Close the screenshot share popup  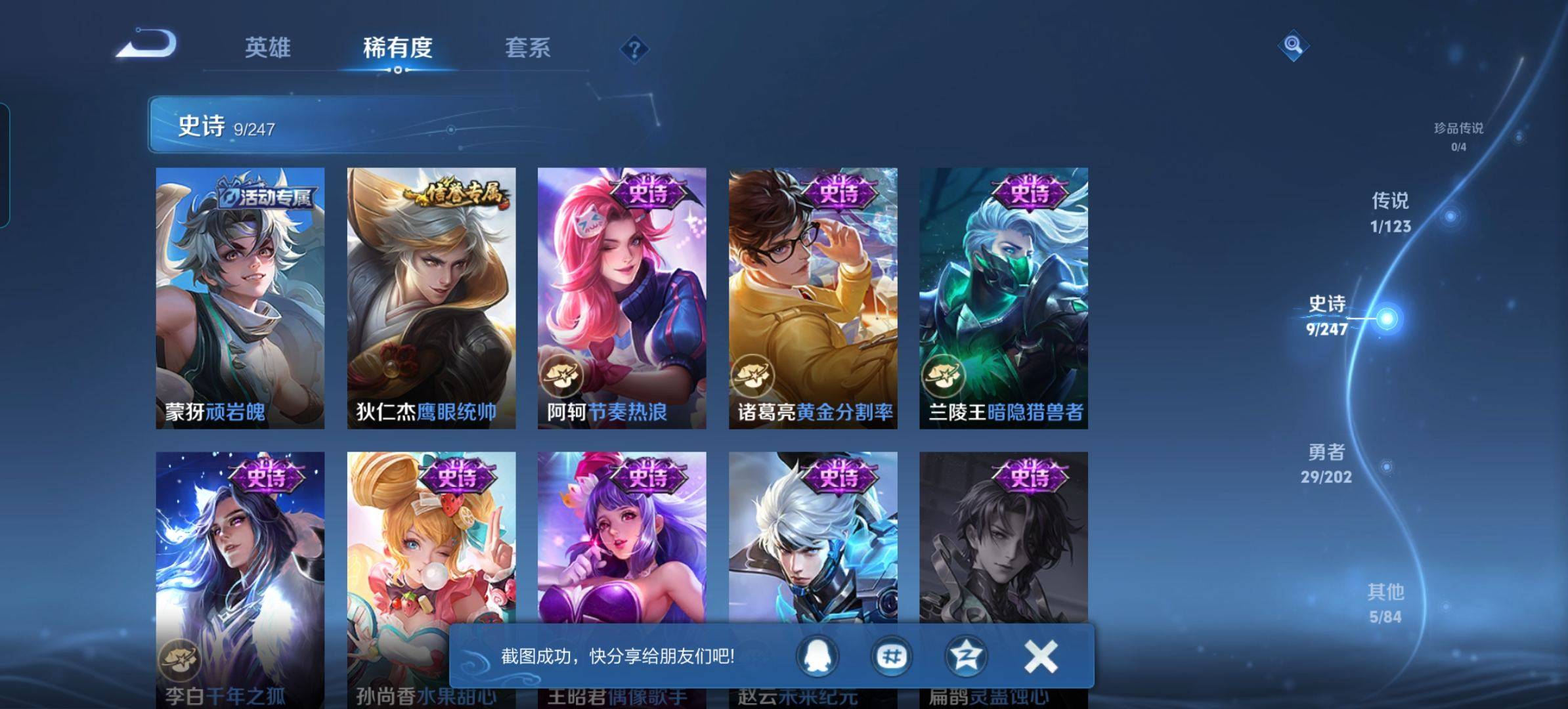[1041, 656]
